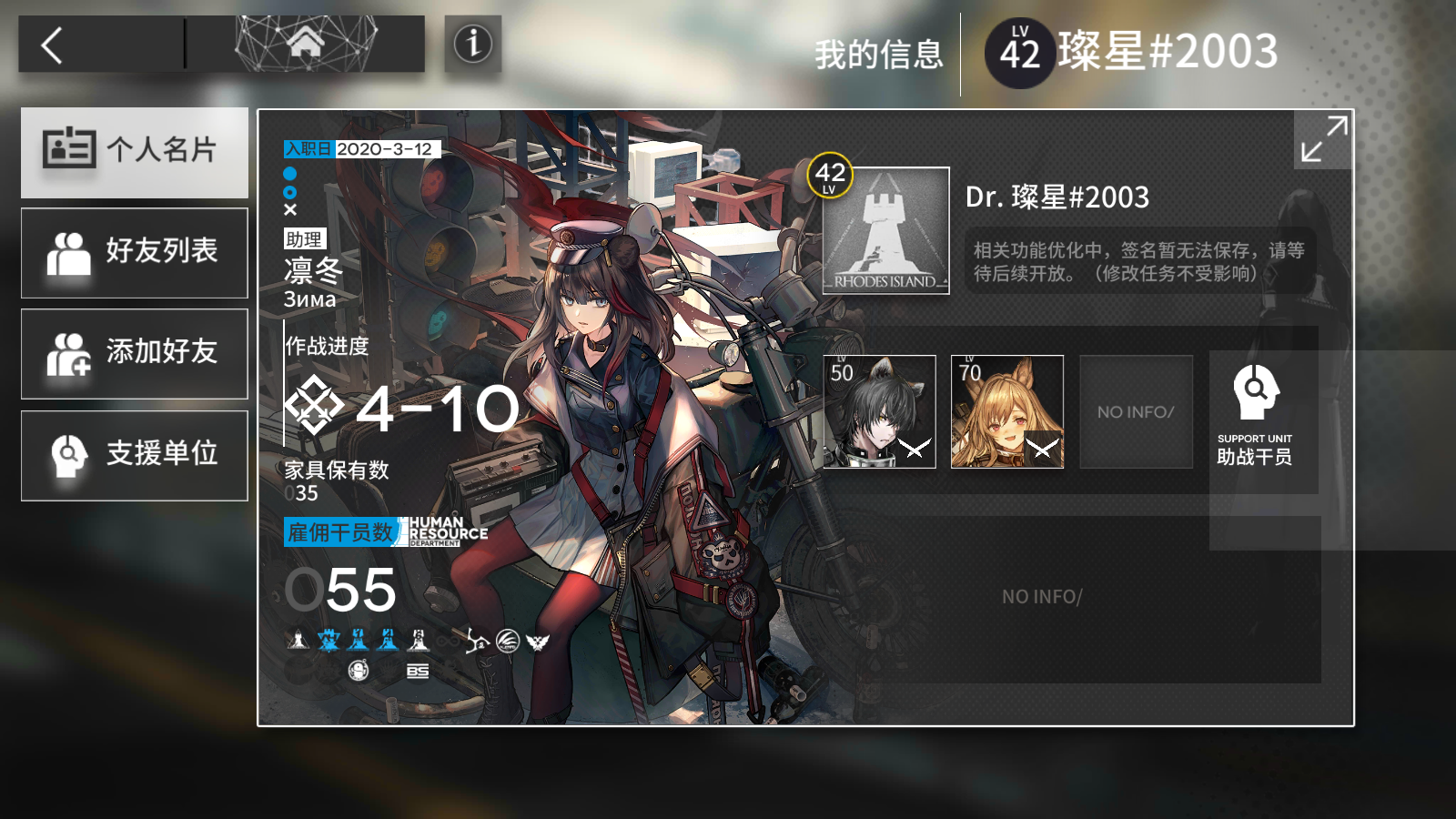Open the 好友列表 friends list tab
The image size is (1456, 819).
pyautogui.click(x=135, y=252)
